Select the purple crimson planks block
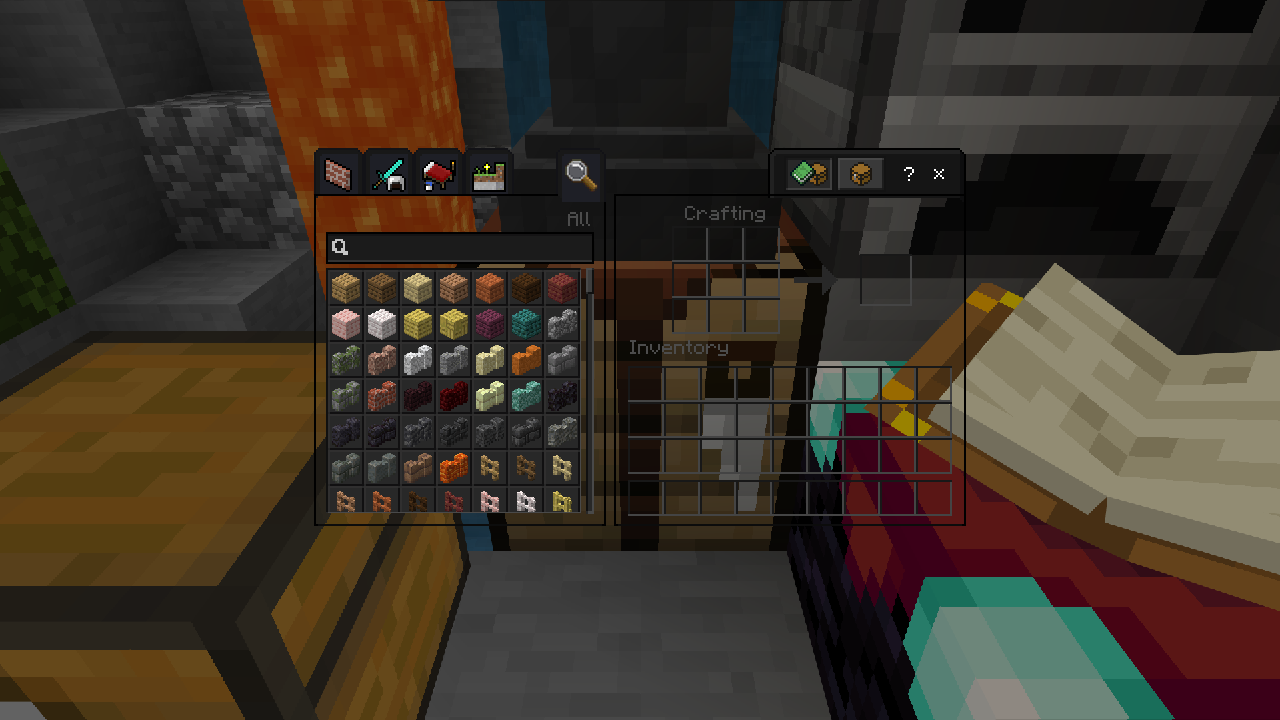 coord(490,324)
